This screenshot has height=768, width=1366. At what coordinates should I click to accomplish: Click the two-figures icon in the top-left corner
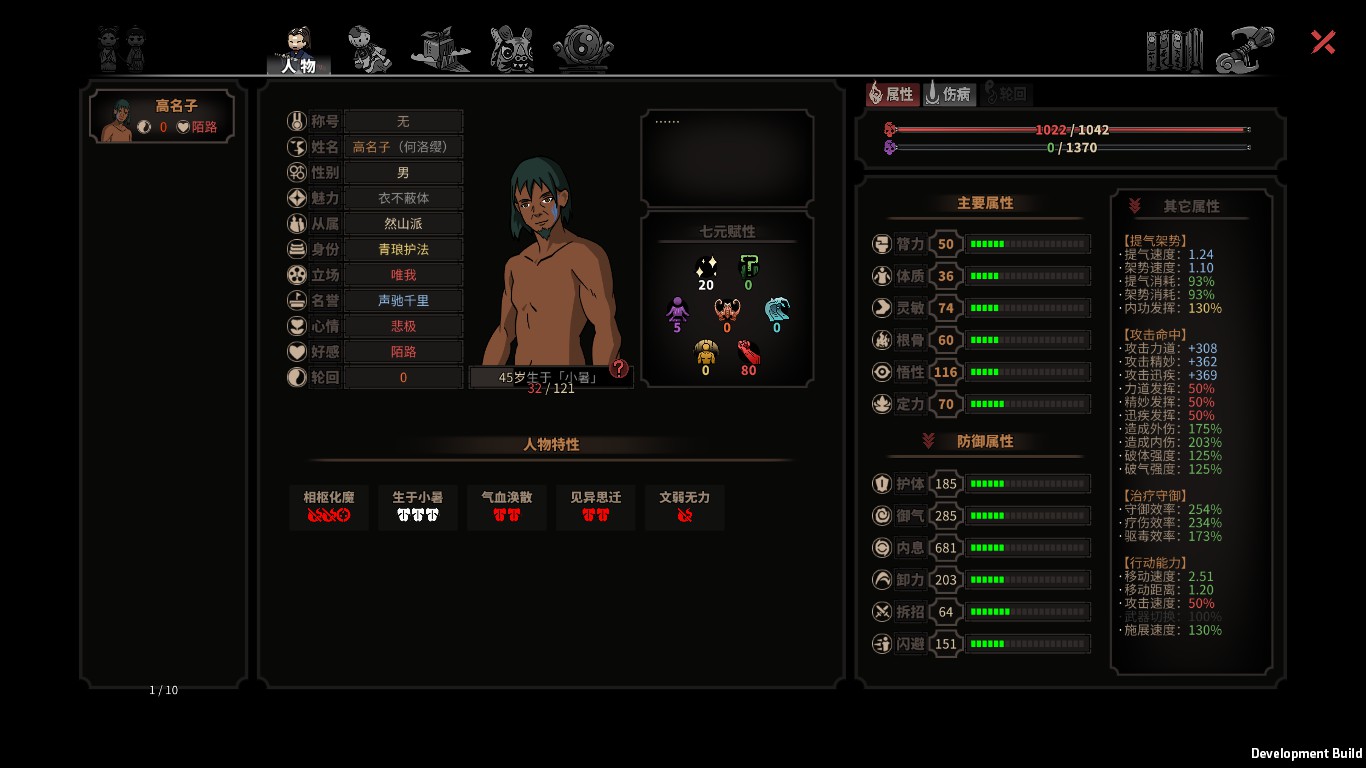121,48
